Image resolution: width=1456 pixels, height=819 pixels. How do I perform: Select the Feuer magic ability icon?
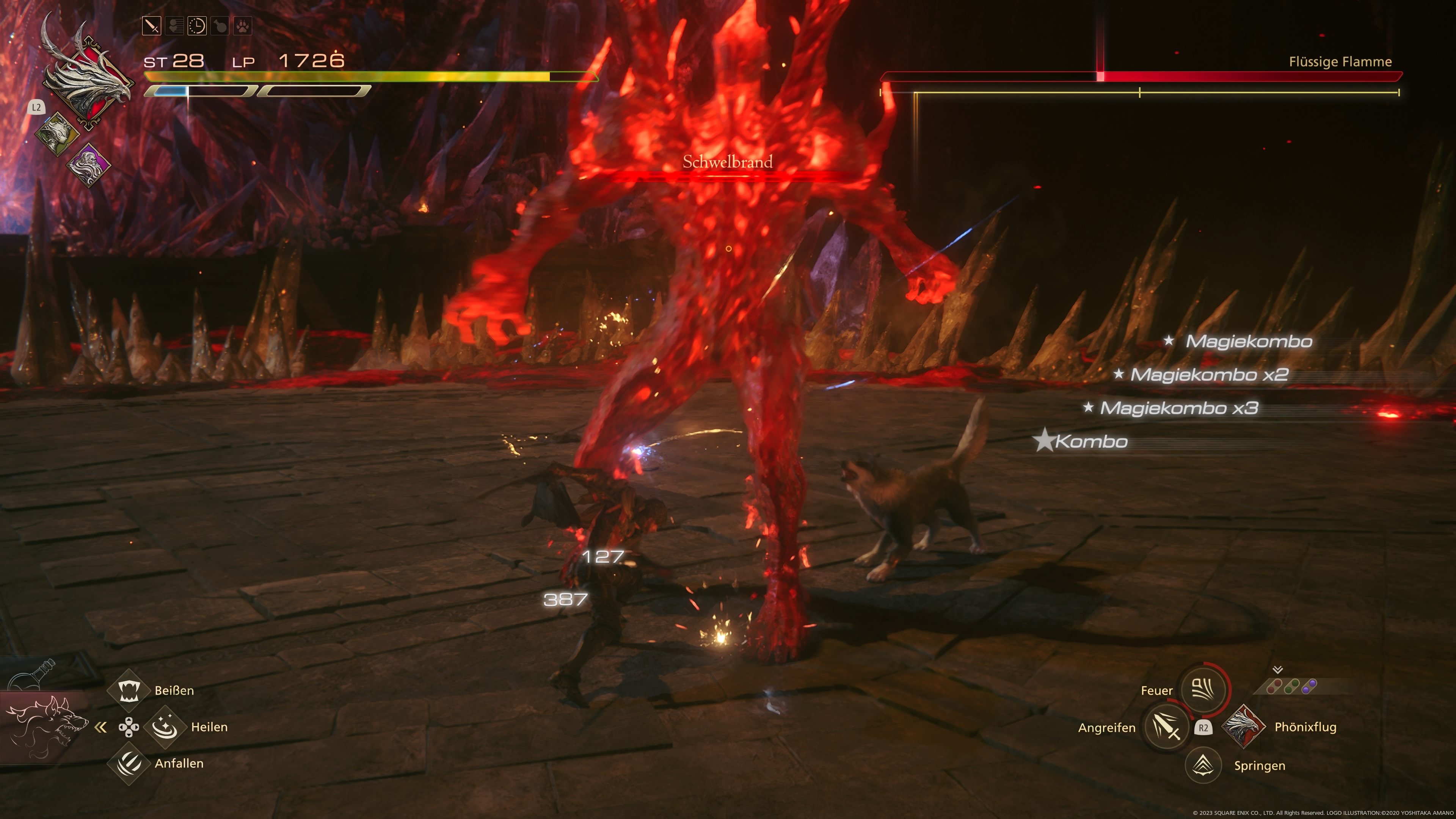pos(1203,690)
